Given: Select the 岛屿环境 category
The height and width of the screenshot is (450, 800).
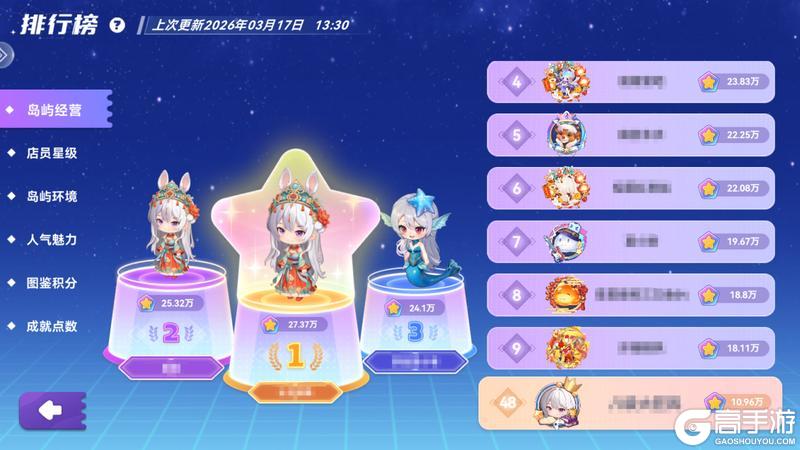Looking at the screenshot, I should coord(52,197).
